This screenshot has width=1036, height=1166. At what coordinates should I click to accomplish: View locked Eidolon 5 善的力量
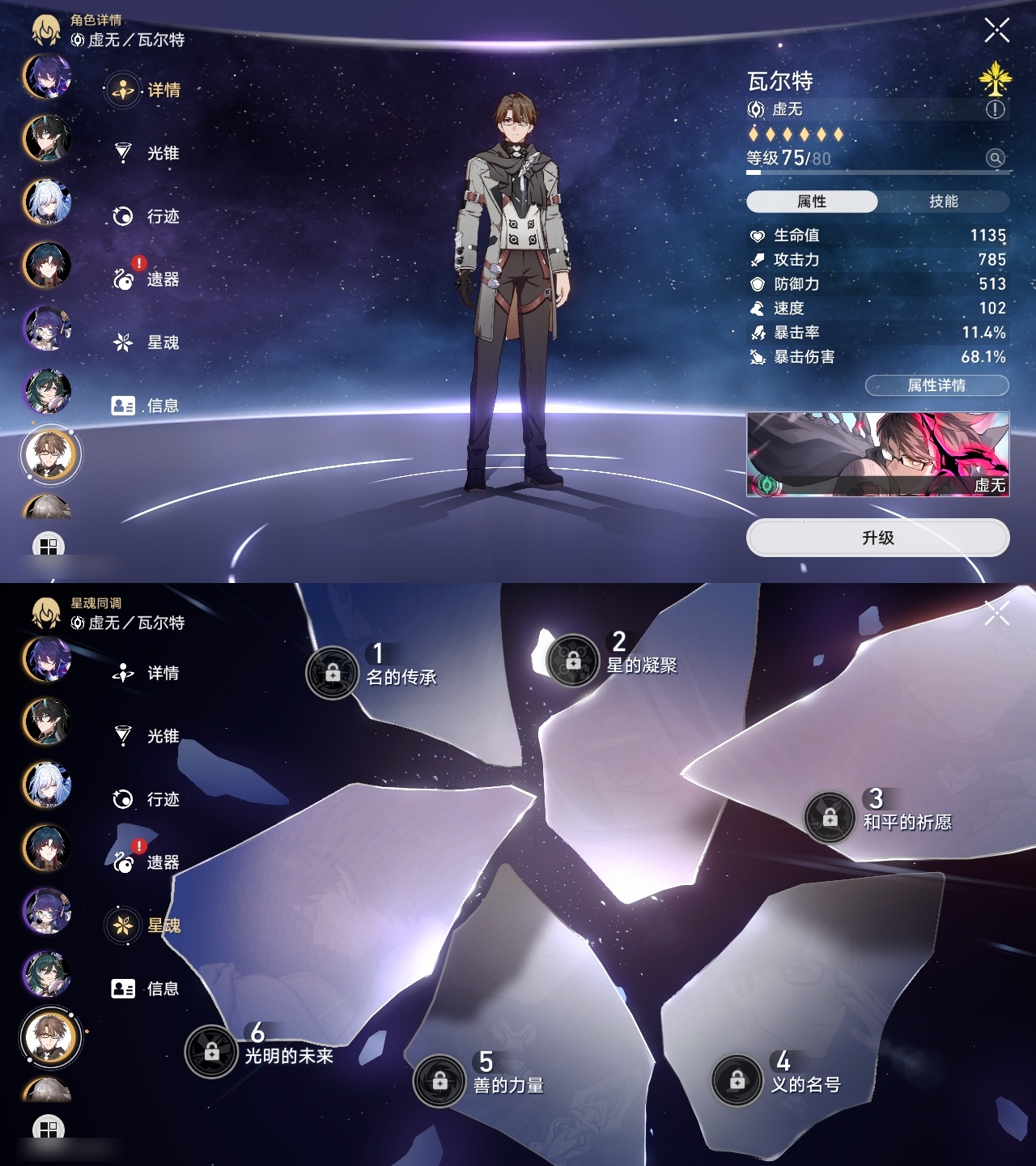[439, 1080]
